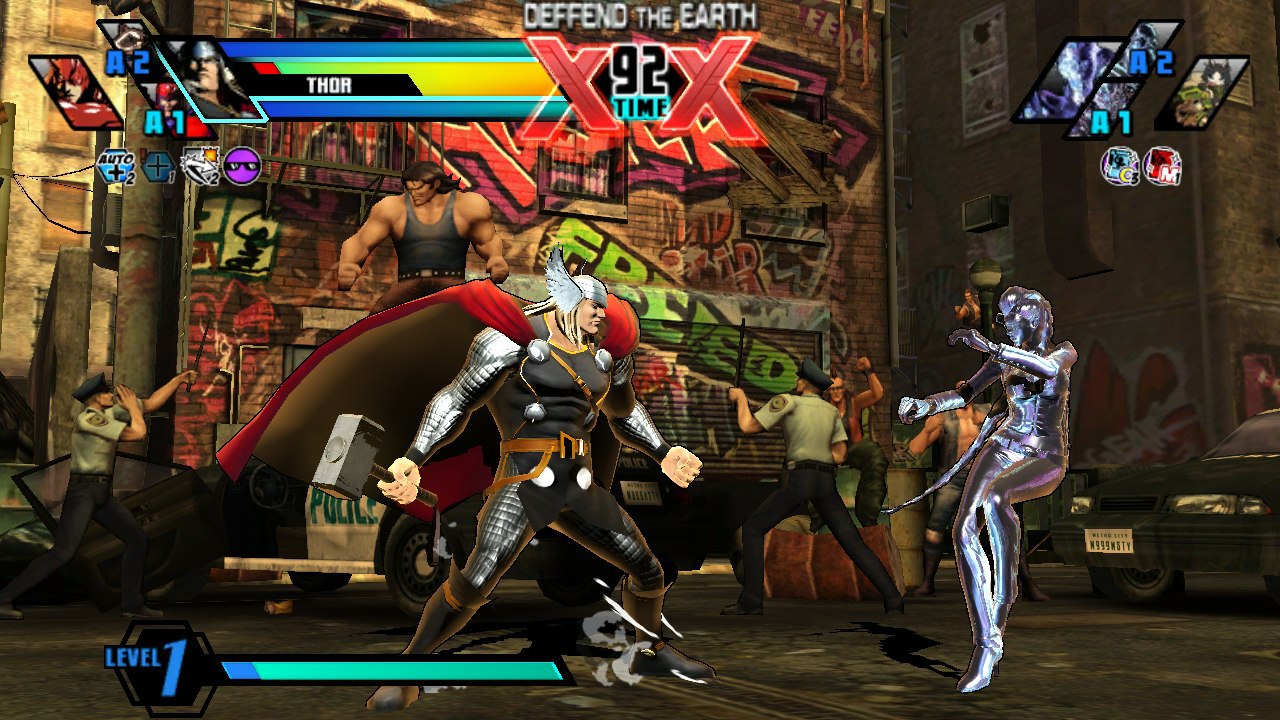Click the blue +1 hexagon boost icon
Viewport: 1280px width, 720px height.
tap(157, 167)
